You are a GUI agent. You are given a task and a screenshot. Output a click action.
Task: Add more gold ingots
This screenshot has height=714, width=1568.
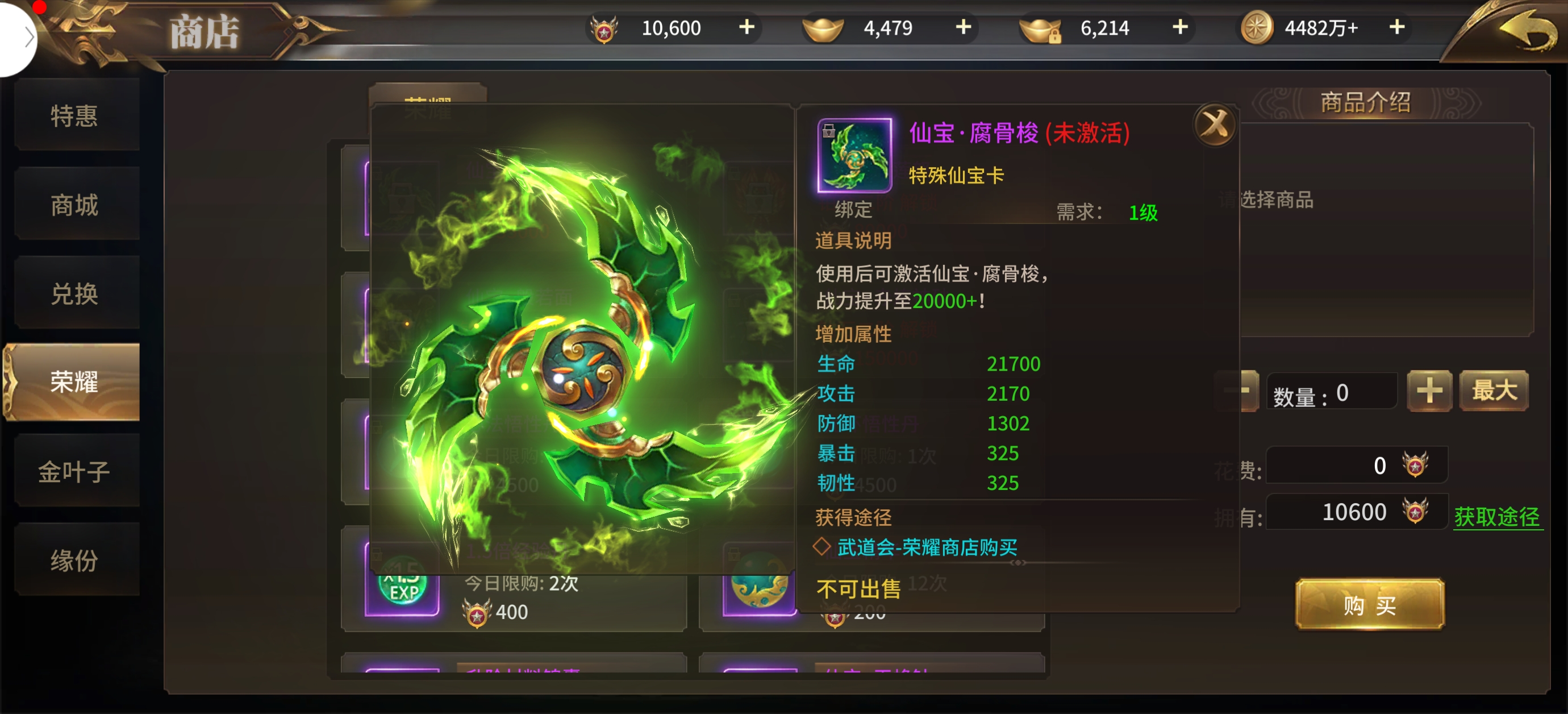(x=964, y=27)
